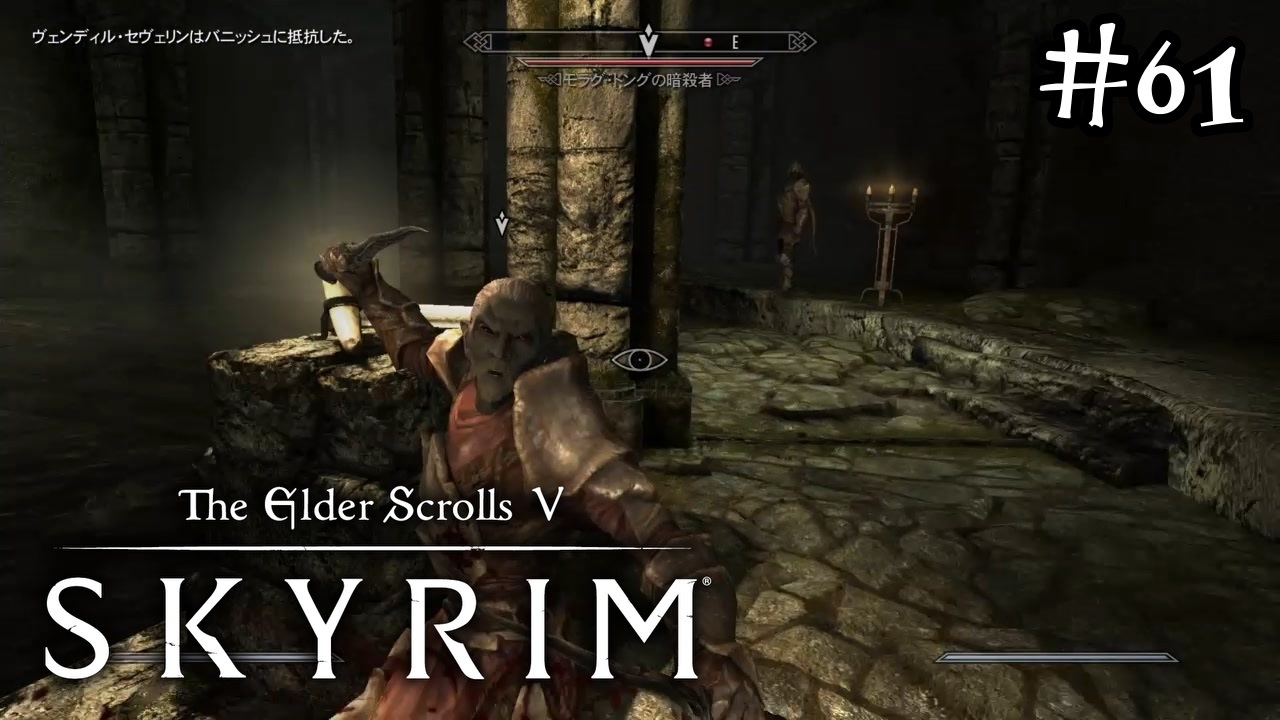
Task: Click the sneak detection eye indicator
Action: (638, 360)
